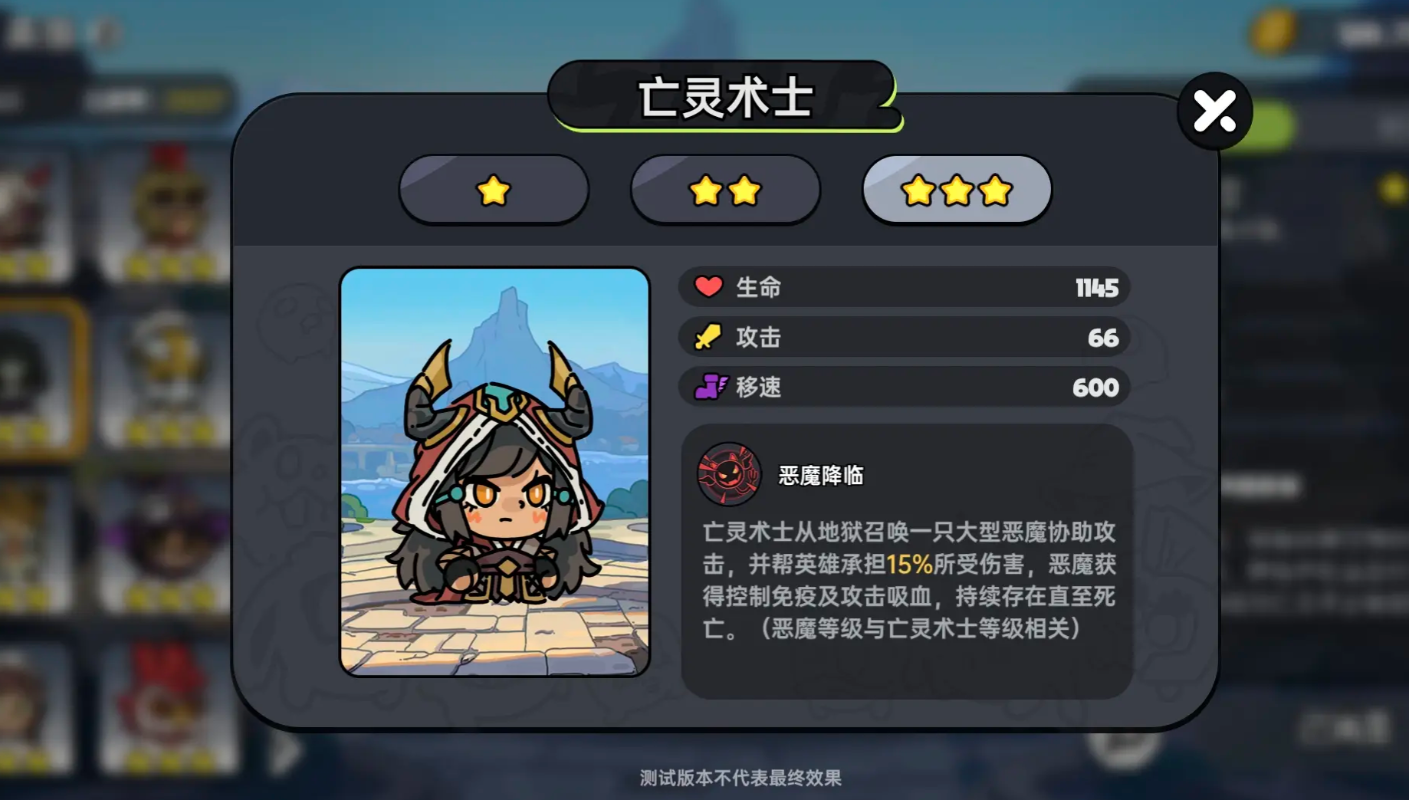Click the 恶魔降临 skill name label

[x=821, y=475]
